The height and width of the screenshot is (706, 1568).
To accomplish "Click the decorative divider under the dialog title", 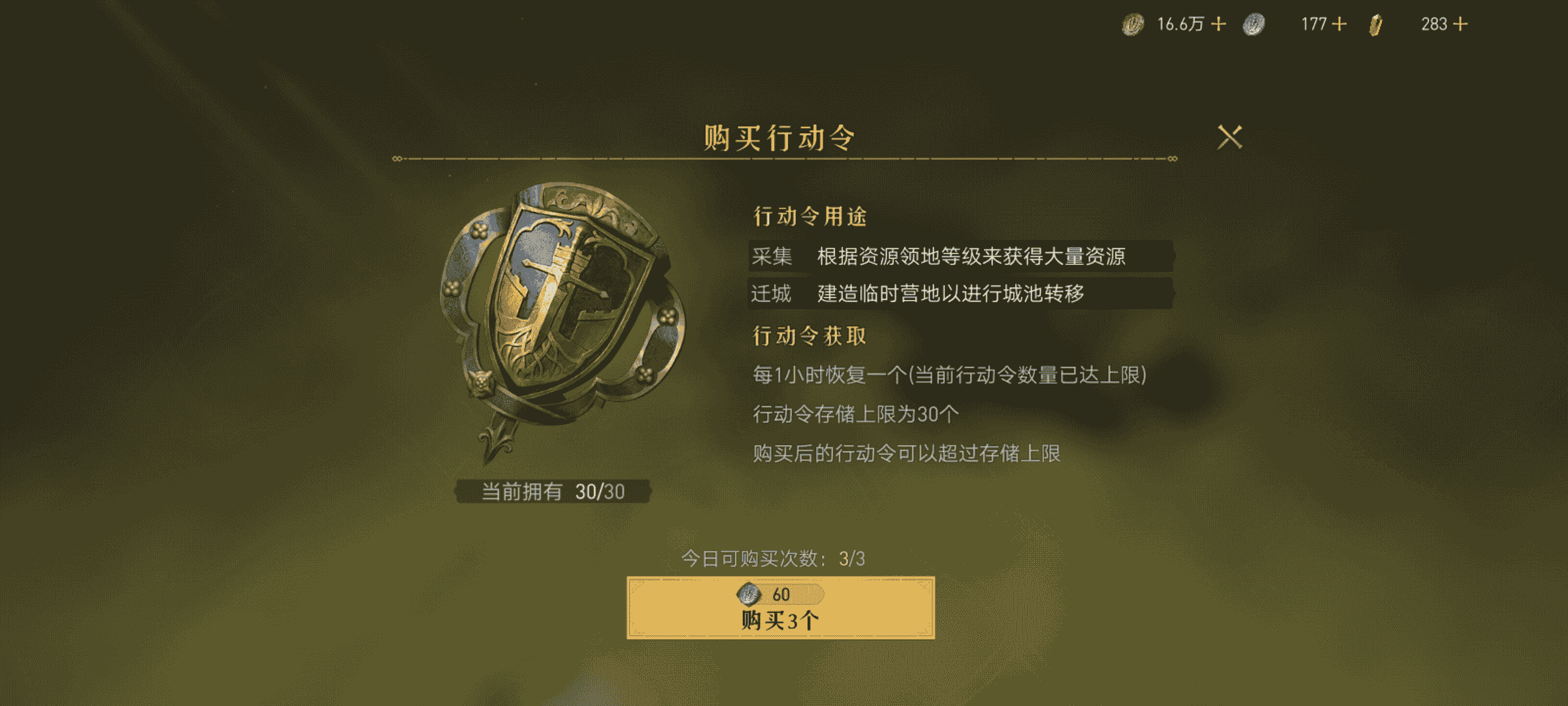I will pyautogui.click(x=784, y=159).
